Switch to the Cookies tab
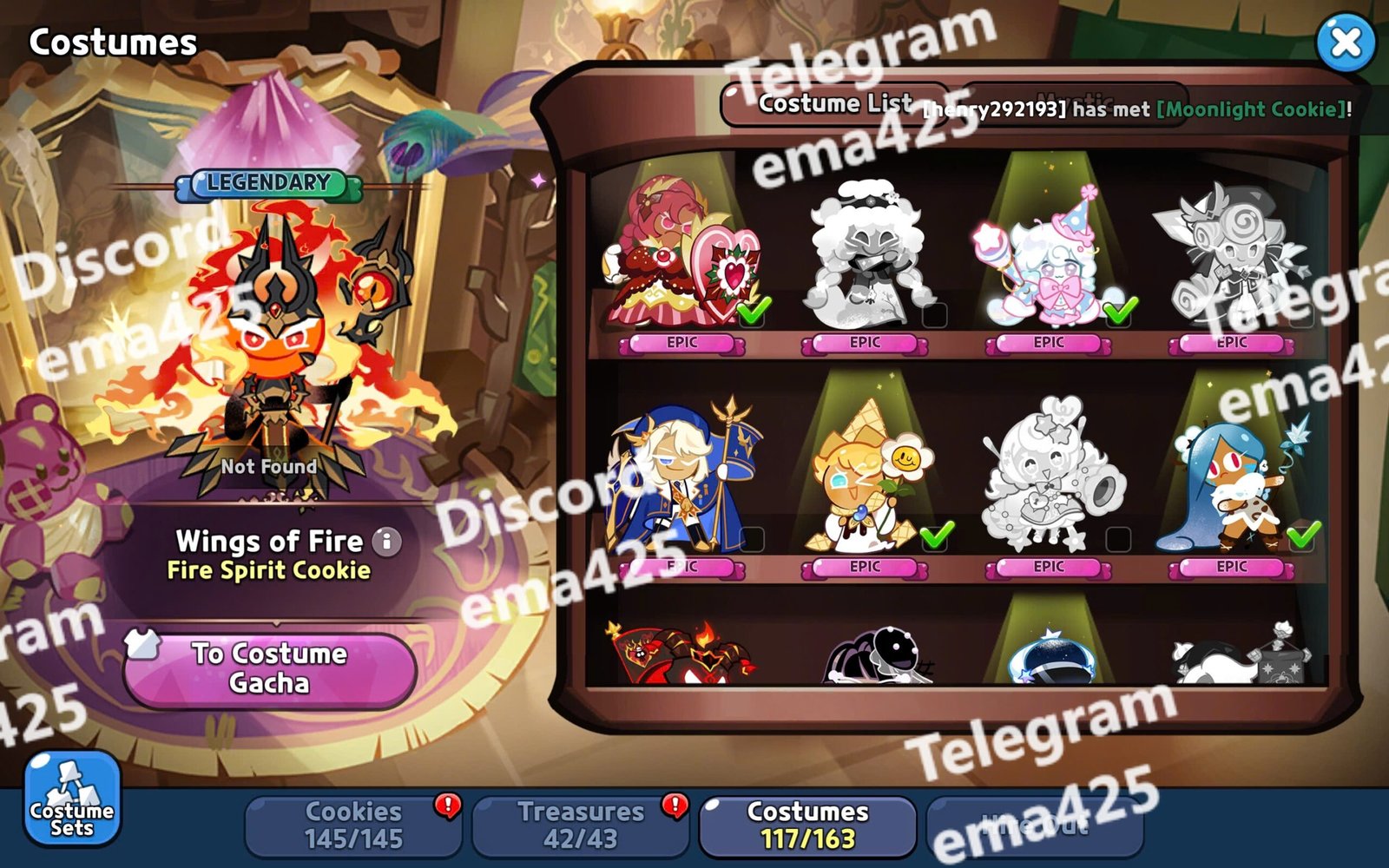 pos(353,825)
